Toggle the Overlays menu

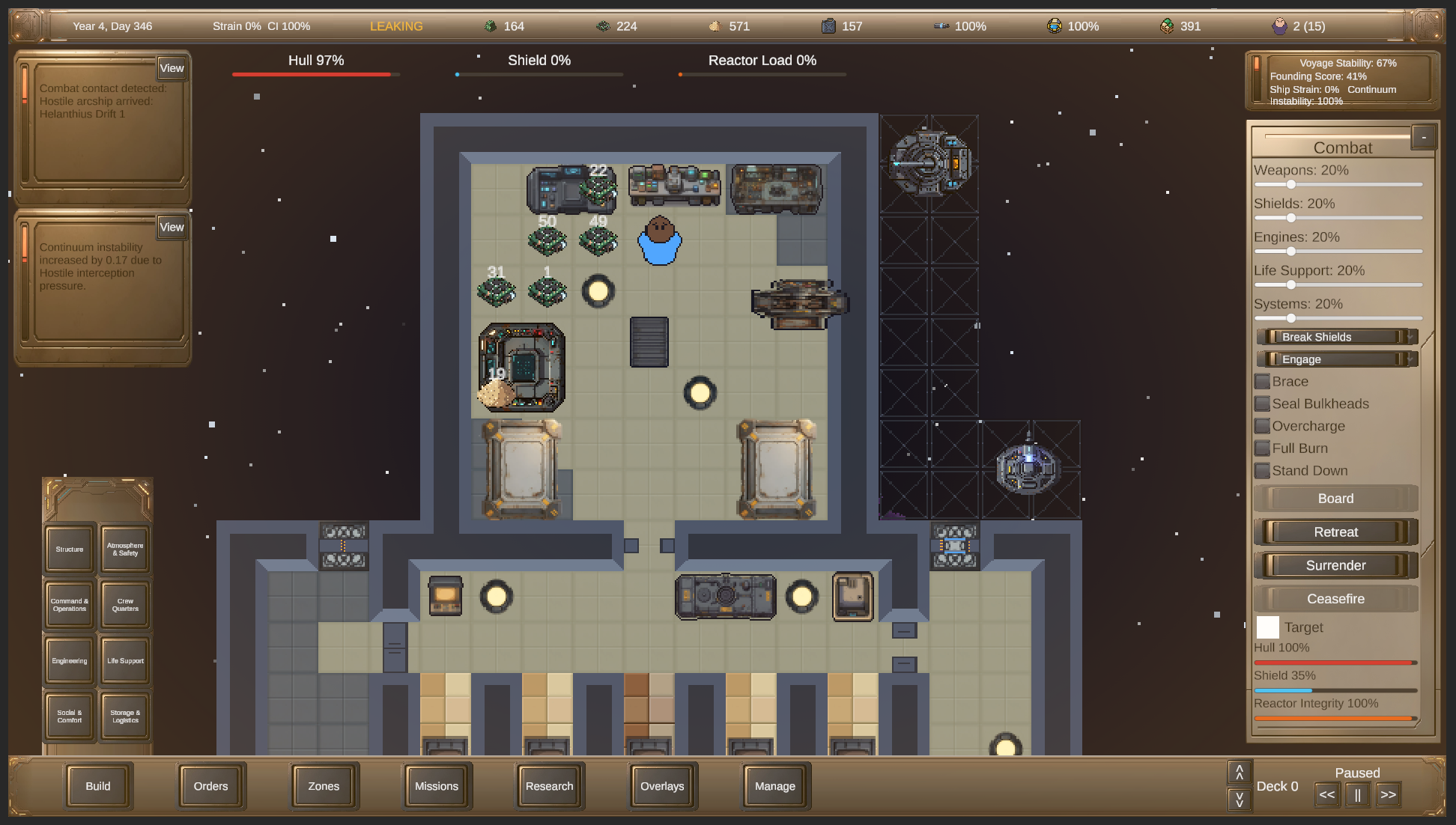662,786
